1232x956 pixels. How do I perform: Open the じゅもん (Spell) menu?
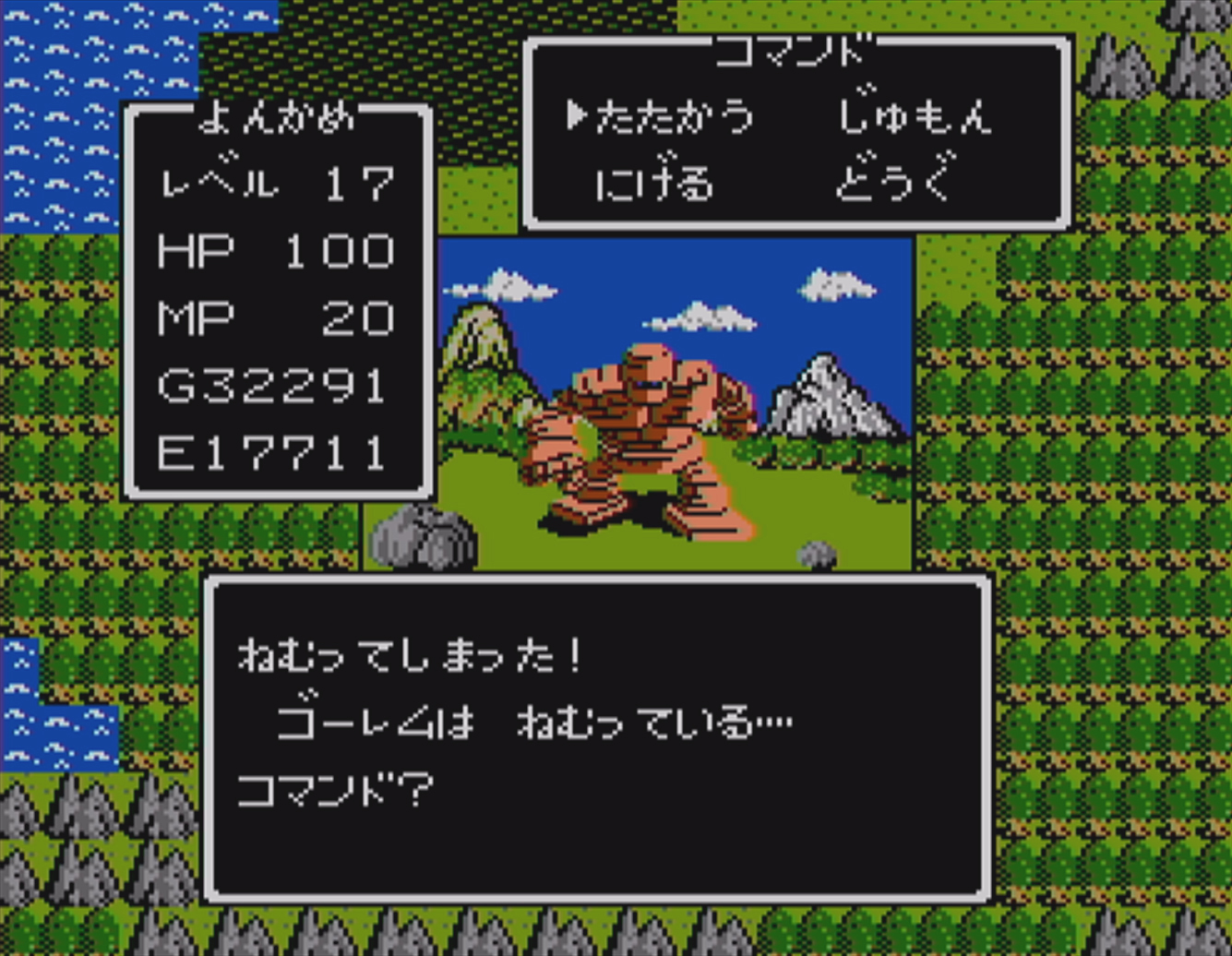[x=918, y=116]
